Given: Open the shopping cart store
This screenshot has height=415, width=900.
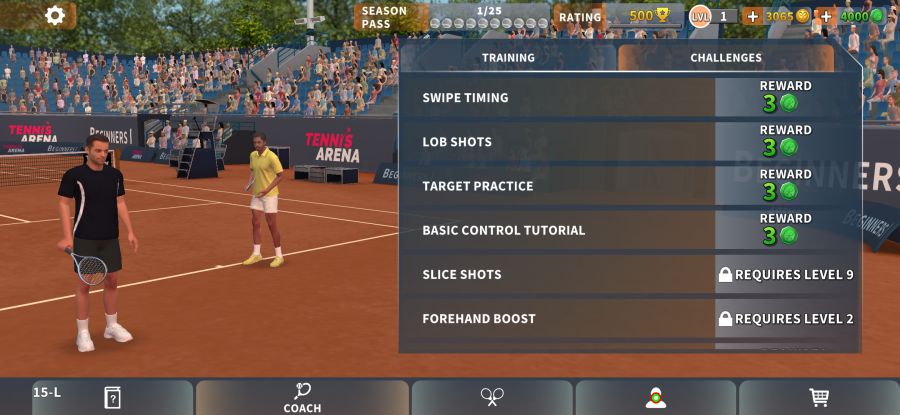Looking at the screenshot, I should (819, 397).
